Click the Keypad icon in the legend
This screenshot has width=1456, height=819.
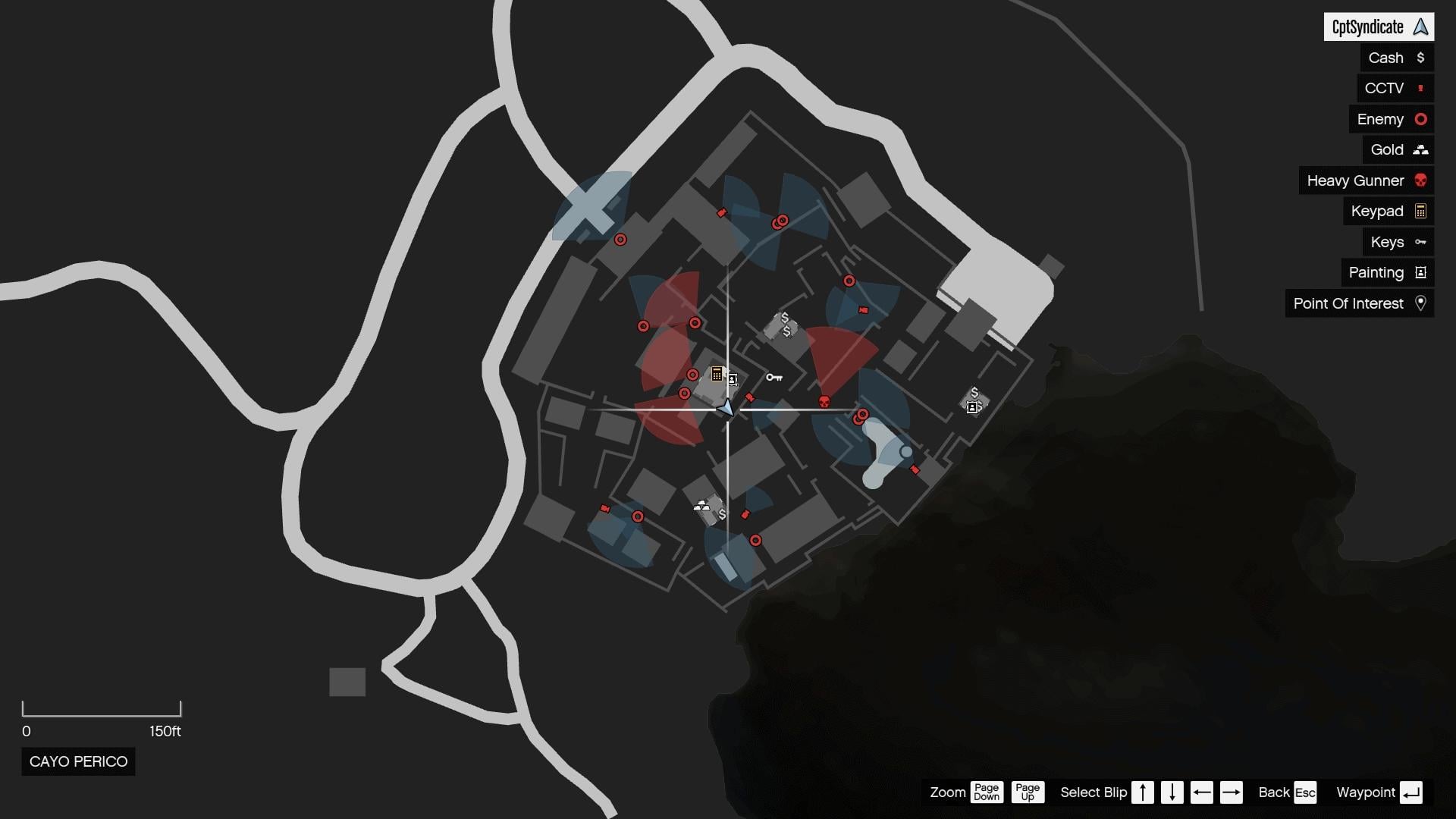click(x=1419, y=211)
